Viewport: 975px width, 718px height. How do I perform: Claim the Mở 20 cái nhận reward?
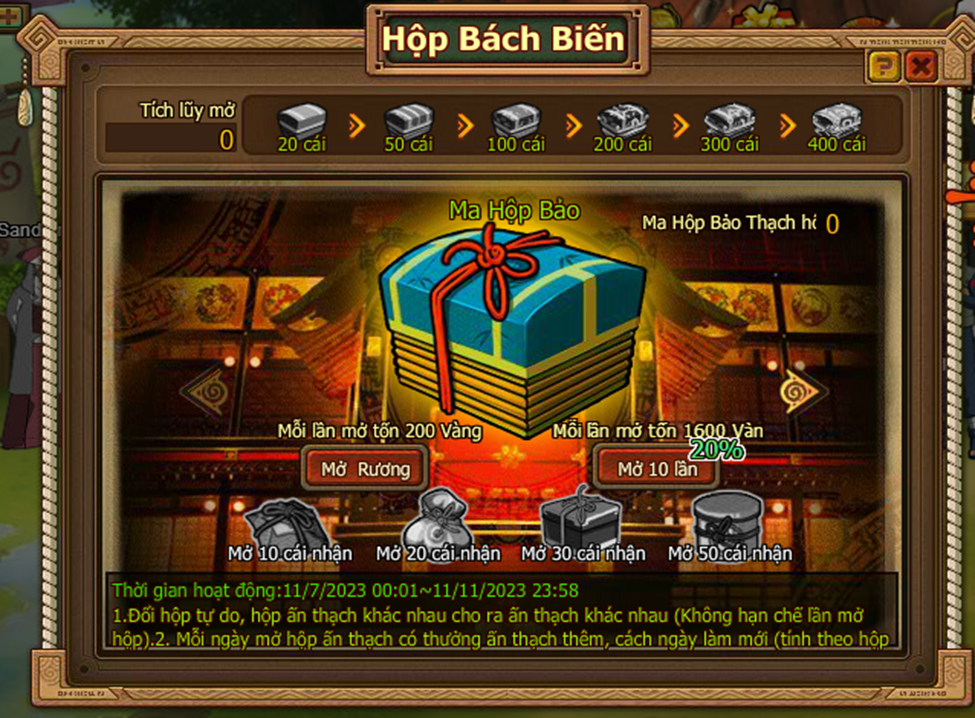pyautogui.click(x=438, y=518)
